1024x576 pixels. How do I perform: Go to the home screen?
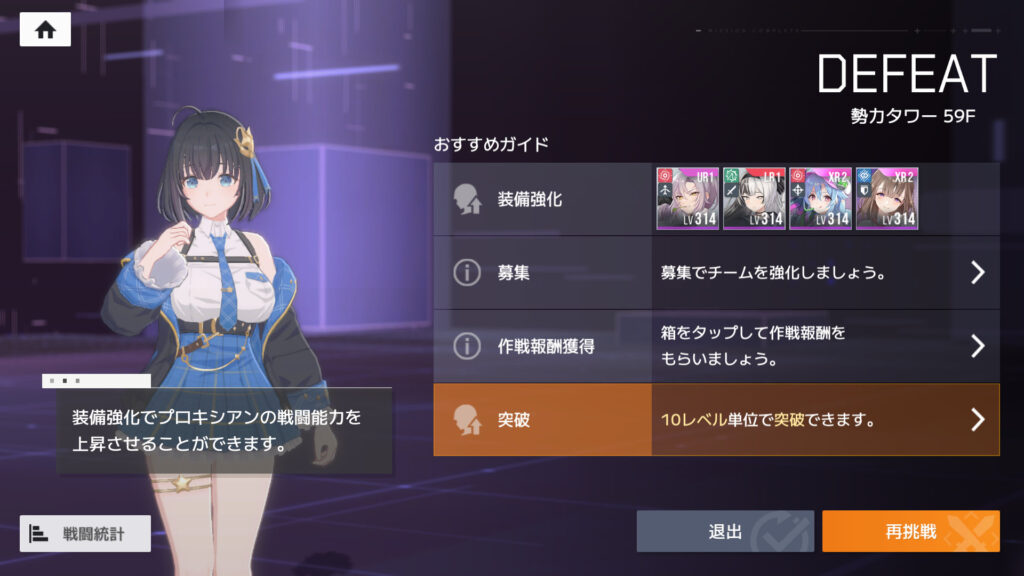click(x=45, y=29)
